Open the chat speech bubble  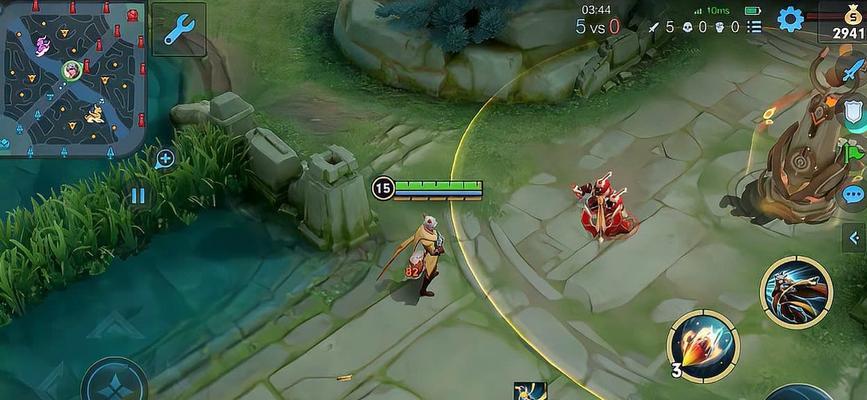tap(853, 194)
